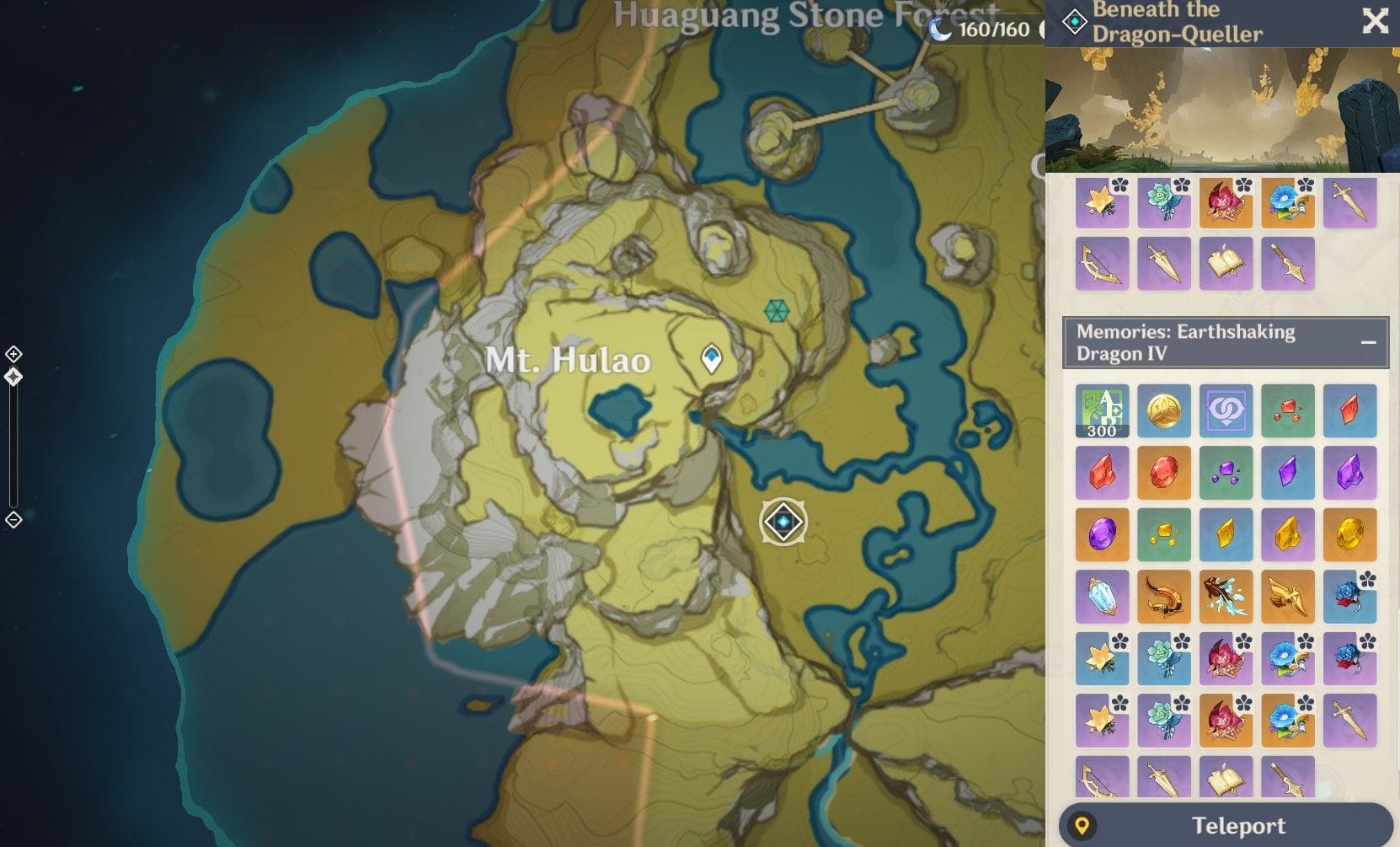
Task: Collapse the Memories: Earthshaking Dragon IV section
Action: 1368,342
